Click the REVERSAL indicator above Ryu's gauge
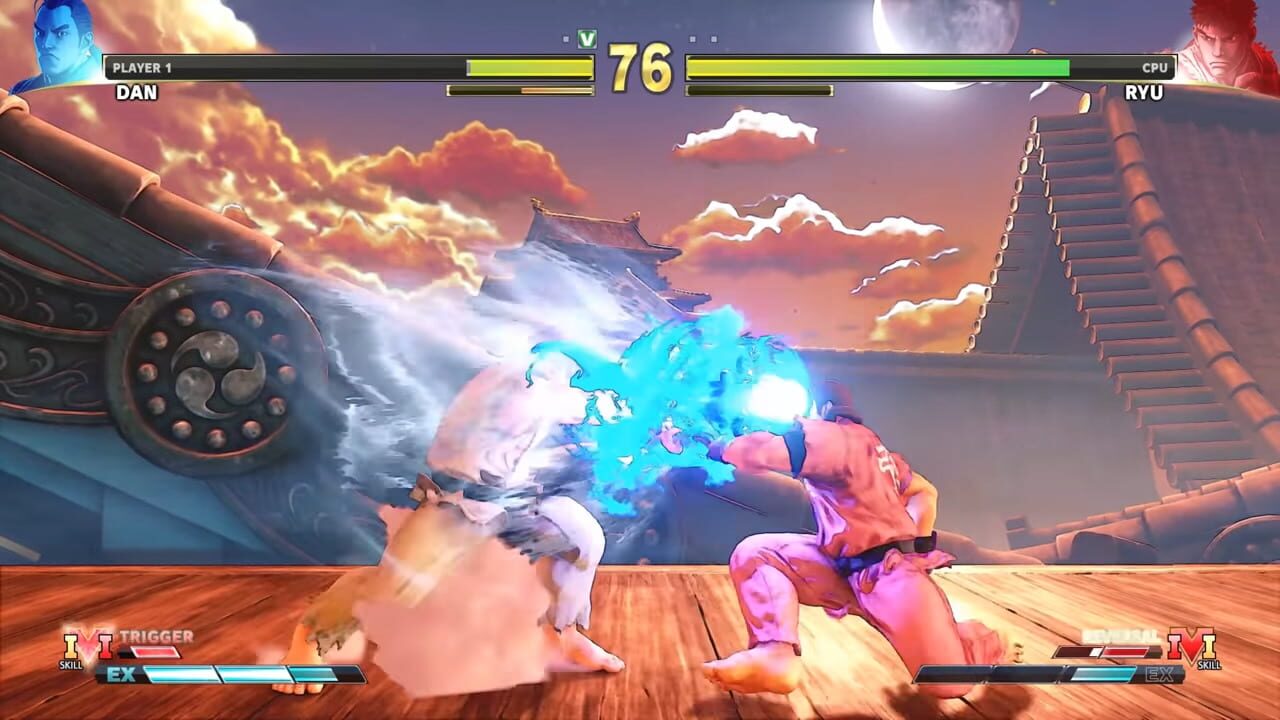The width and height of the screenshot is (1280, 720). coord(1121,634)
